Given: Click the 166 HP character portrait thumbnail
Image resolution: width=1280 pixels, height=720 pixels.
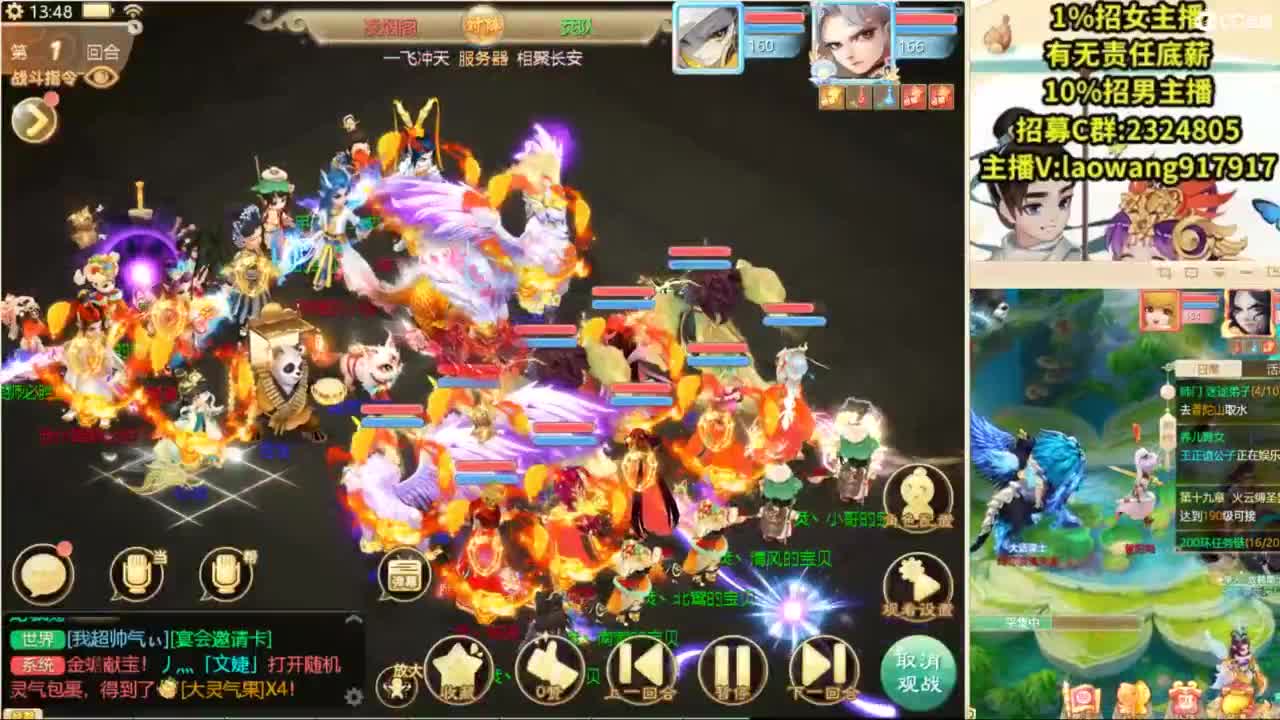Looking at the screenshot, I should click(x=855, y=40).
